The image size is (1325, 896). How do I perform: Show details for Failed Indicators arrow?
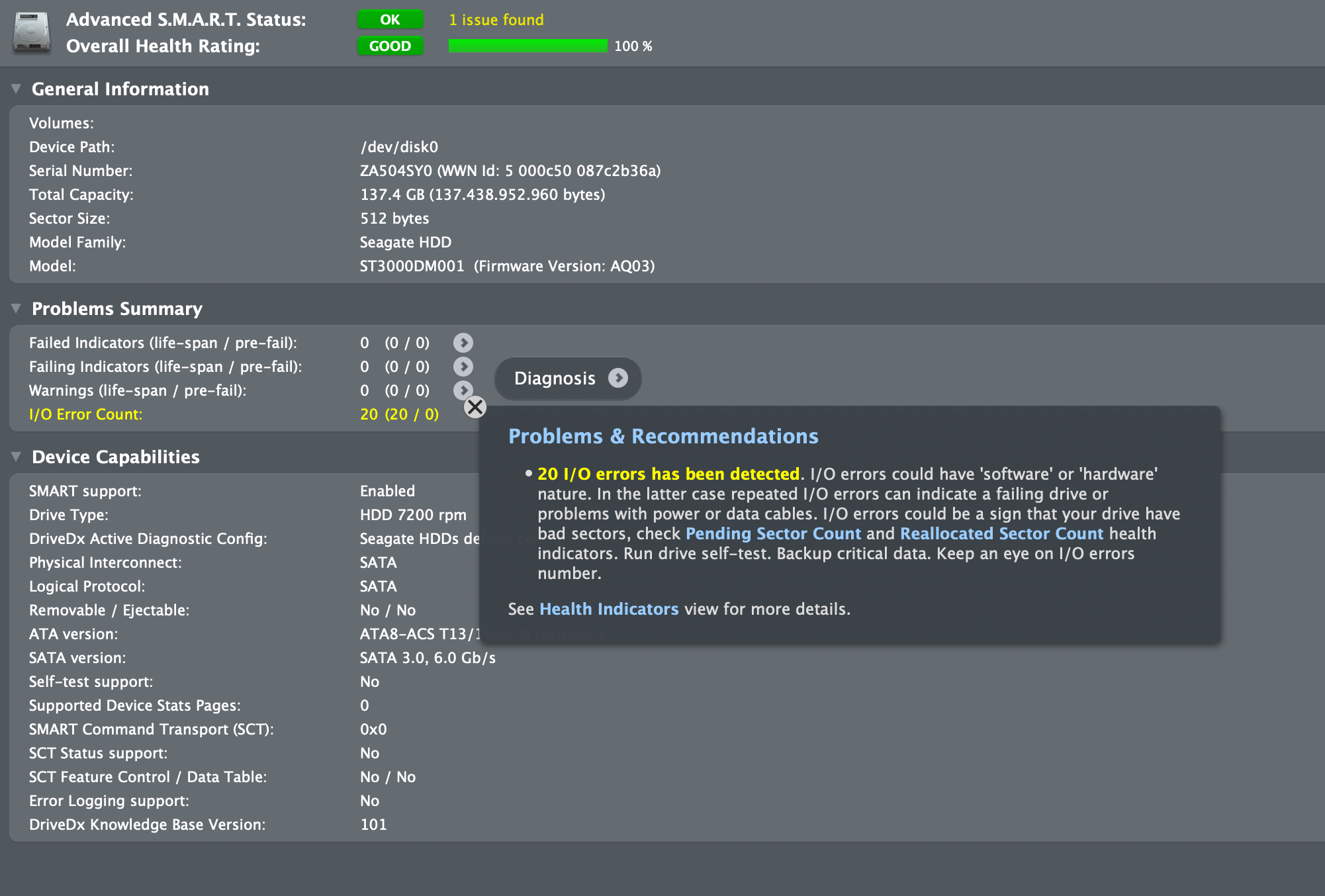(463, 343)
